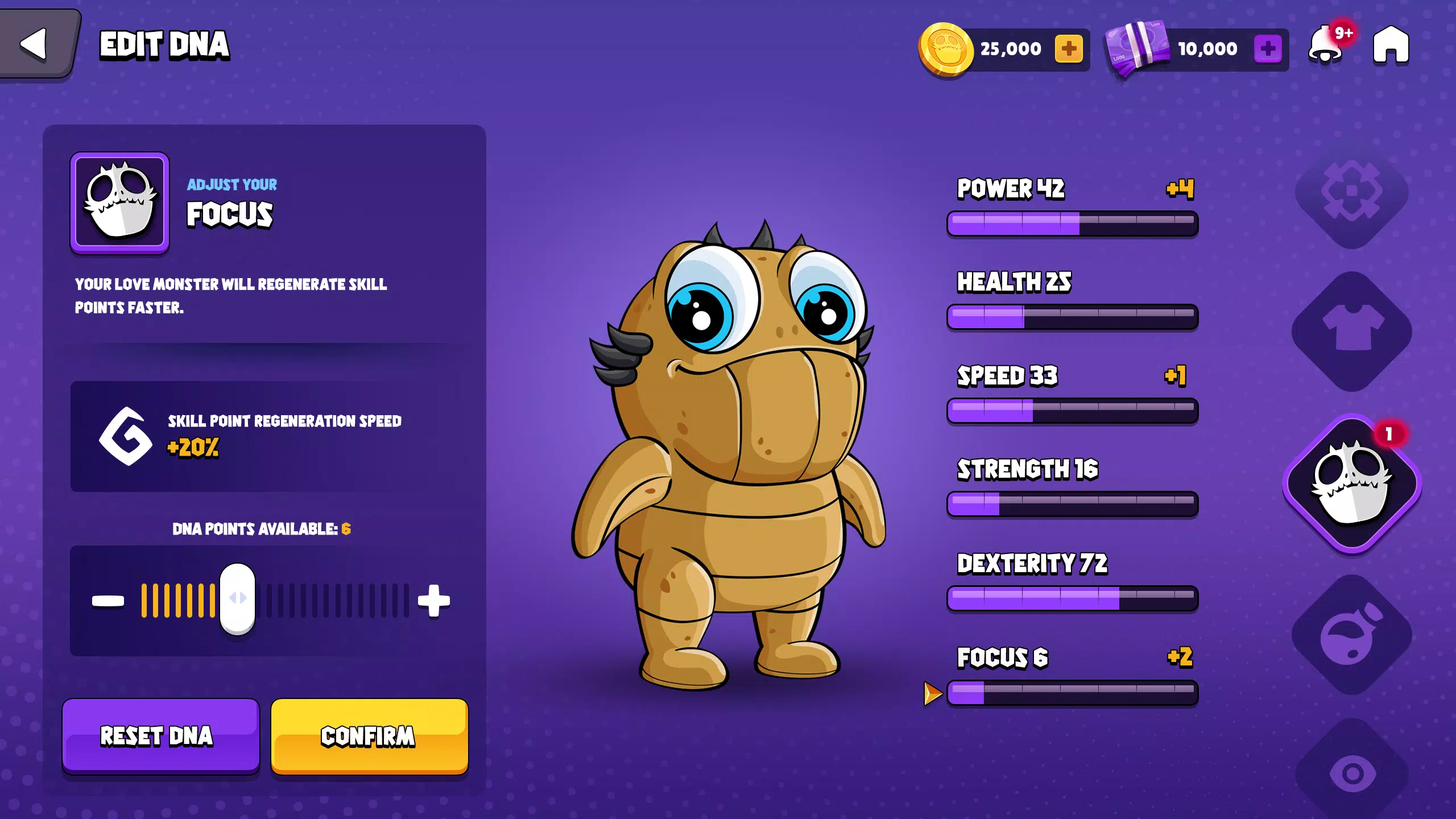Decrease Focus with the minus button
This screenshot has height=819, width=1456.
(108, 601)
